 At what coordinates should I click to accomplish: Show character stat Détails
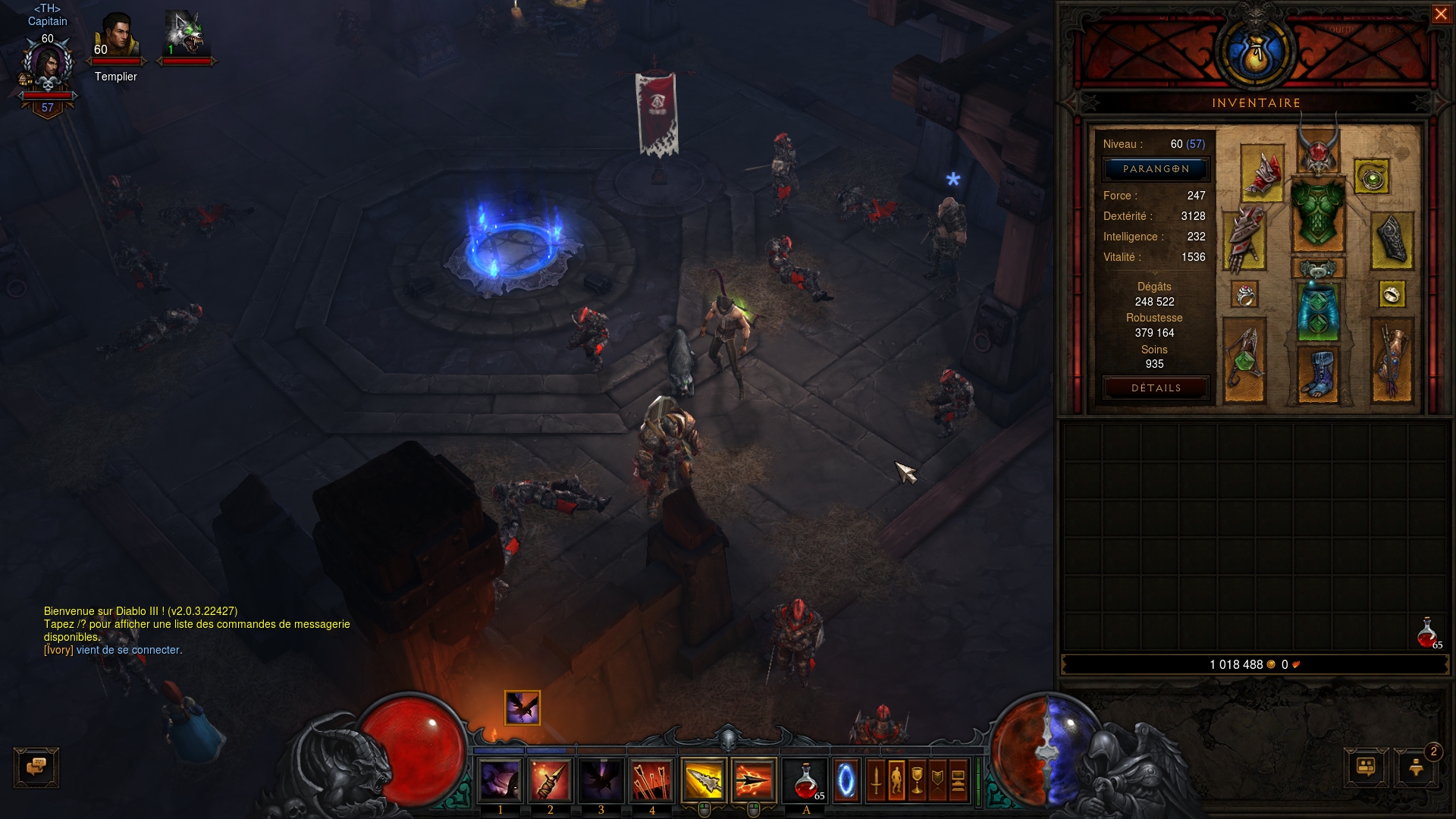tap(1156, 388)
